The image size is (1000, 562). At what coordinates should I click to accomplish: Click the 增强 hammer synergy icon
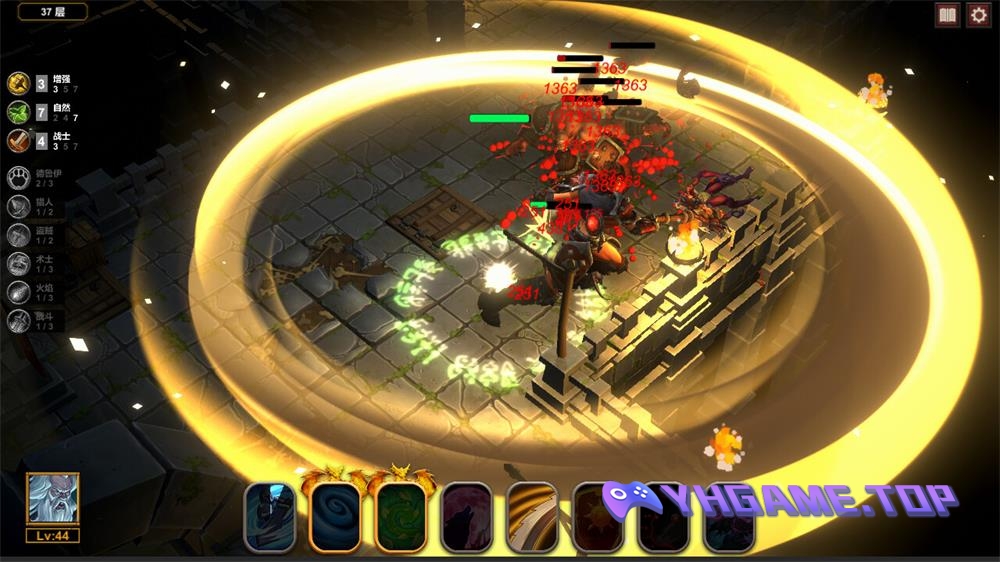click(x=17, y=84)
